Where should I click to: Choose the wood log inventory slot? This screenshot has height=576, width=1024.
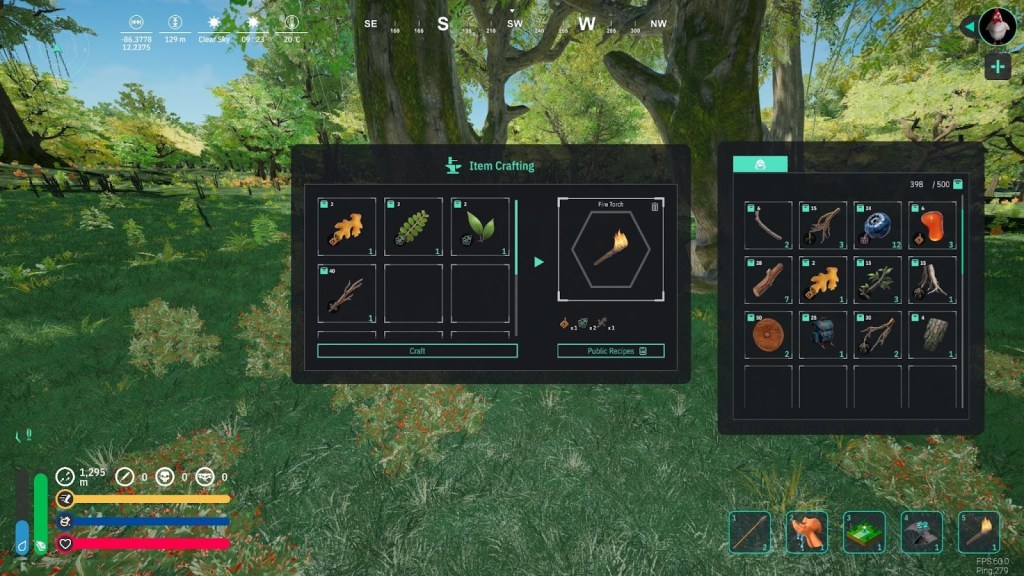tap(769, 280)
